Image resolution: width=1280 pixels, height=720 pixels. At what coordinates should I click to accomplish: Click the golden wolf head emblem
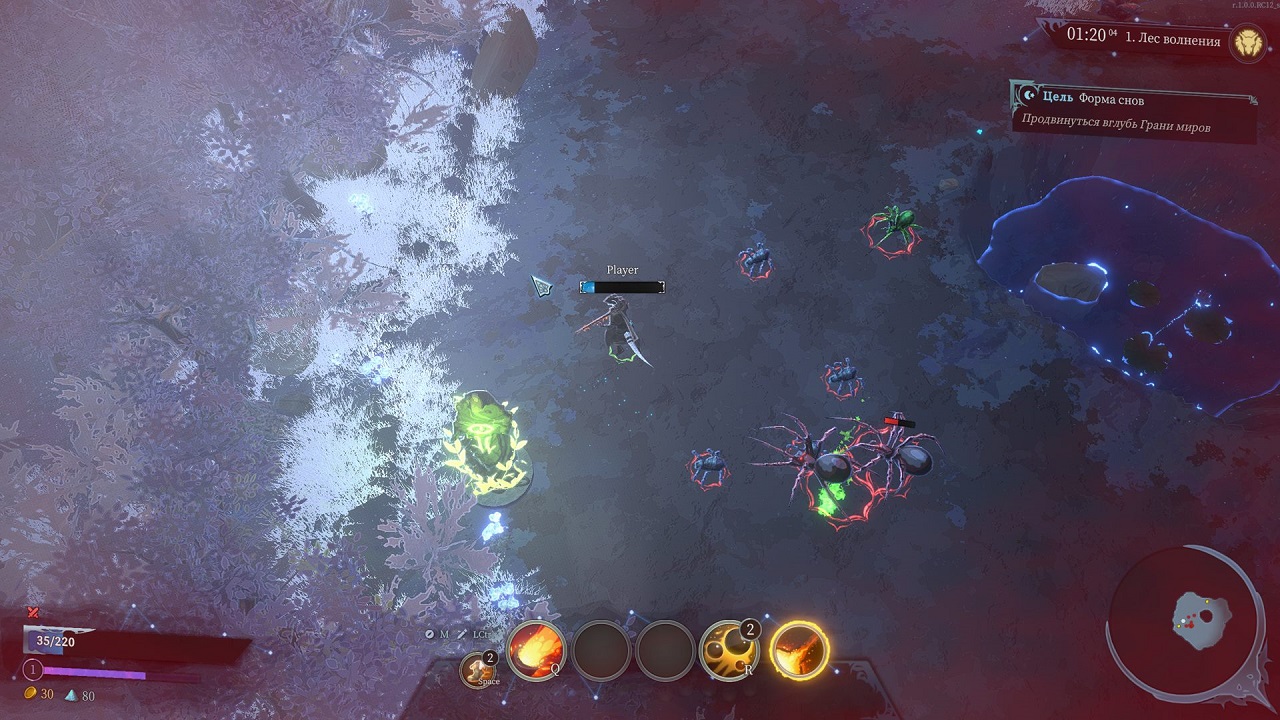[x=1248, y=41]
